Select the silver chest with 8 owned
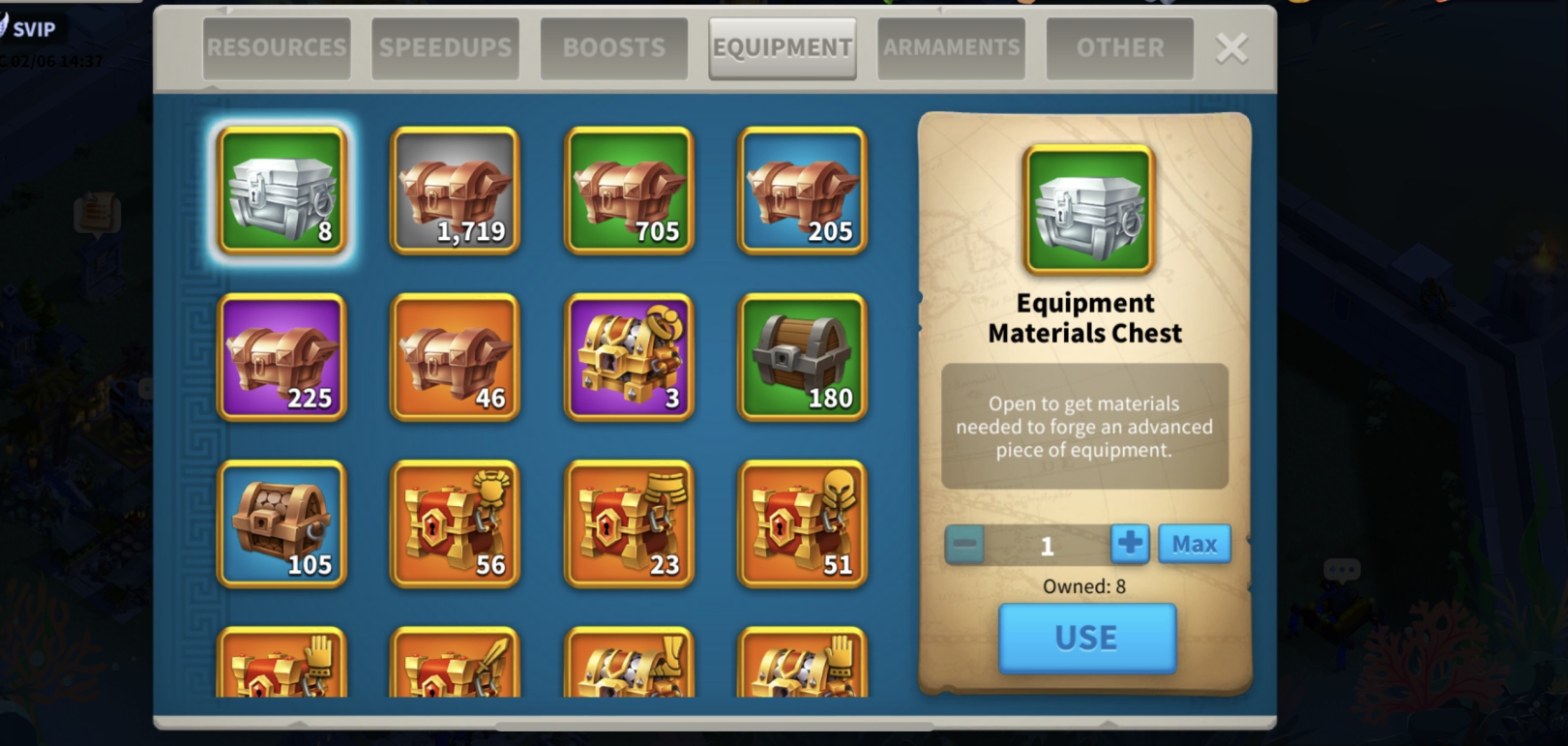Image resolution: width=1568 pixels, height=746 pixels. pyautogui.click(x=281, y=191)
